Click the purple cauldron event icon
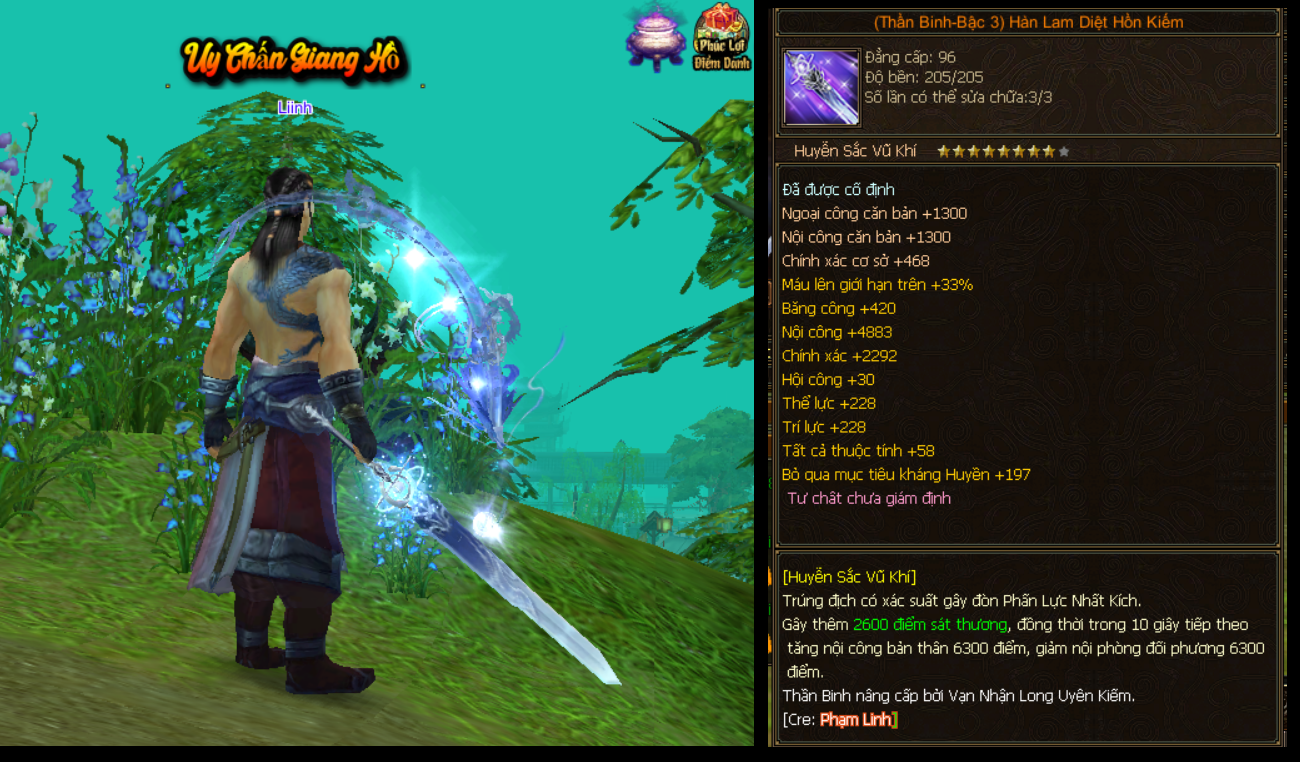 [x=656, y=38]
